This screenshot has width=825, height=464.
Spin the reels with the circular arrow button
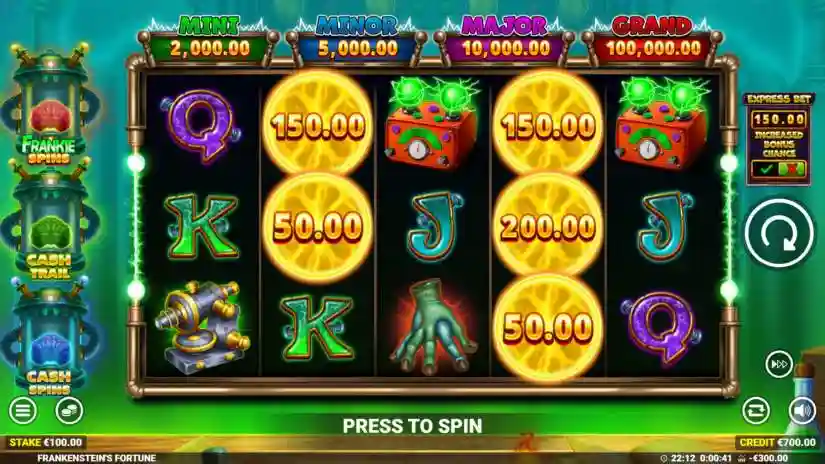tap(779, 232)
